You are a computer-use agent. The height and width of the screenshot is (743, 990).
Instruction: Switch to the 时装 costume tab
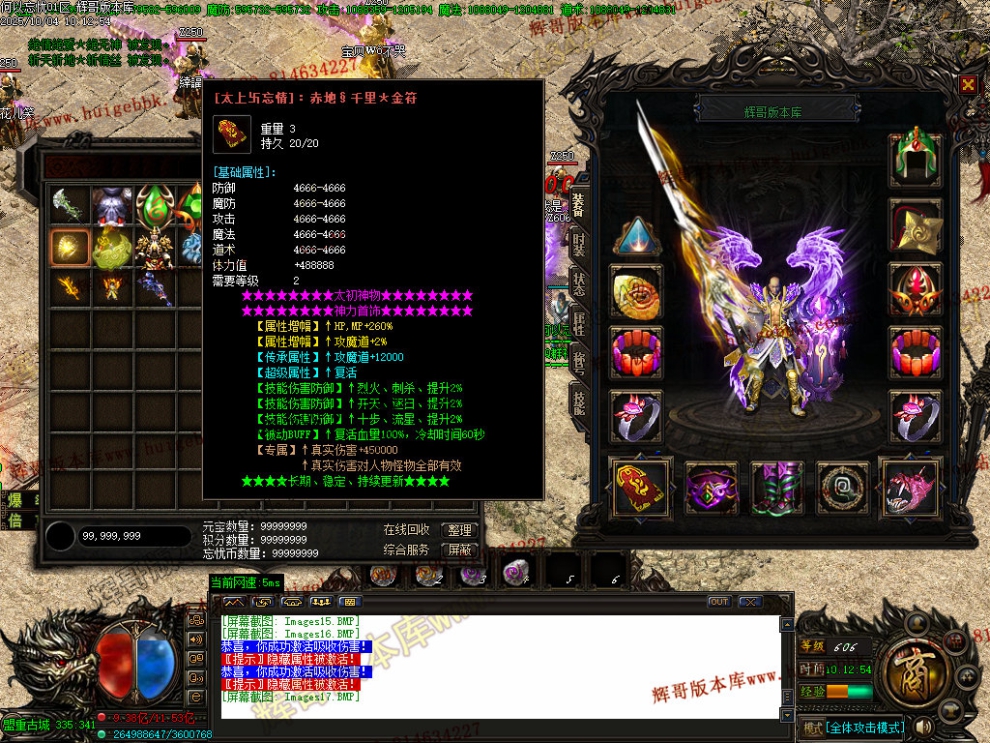coord(579,243)
